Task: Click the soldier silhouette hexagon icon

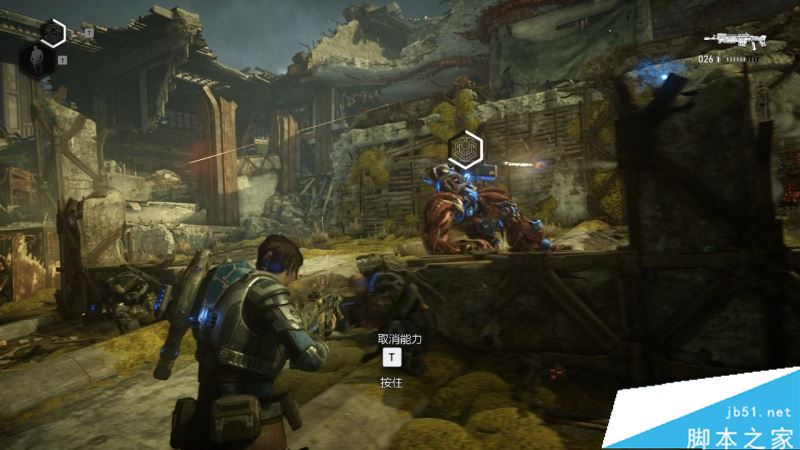Action: point(35,60)
